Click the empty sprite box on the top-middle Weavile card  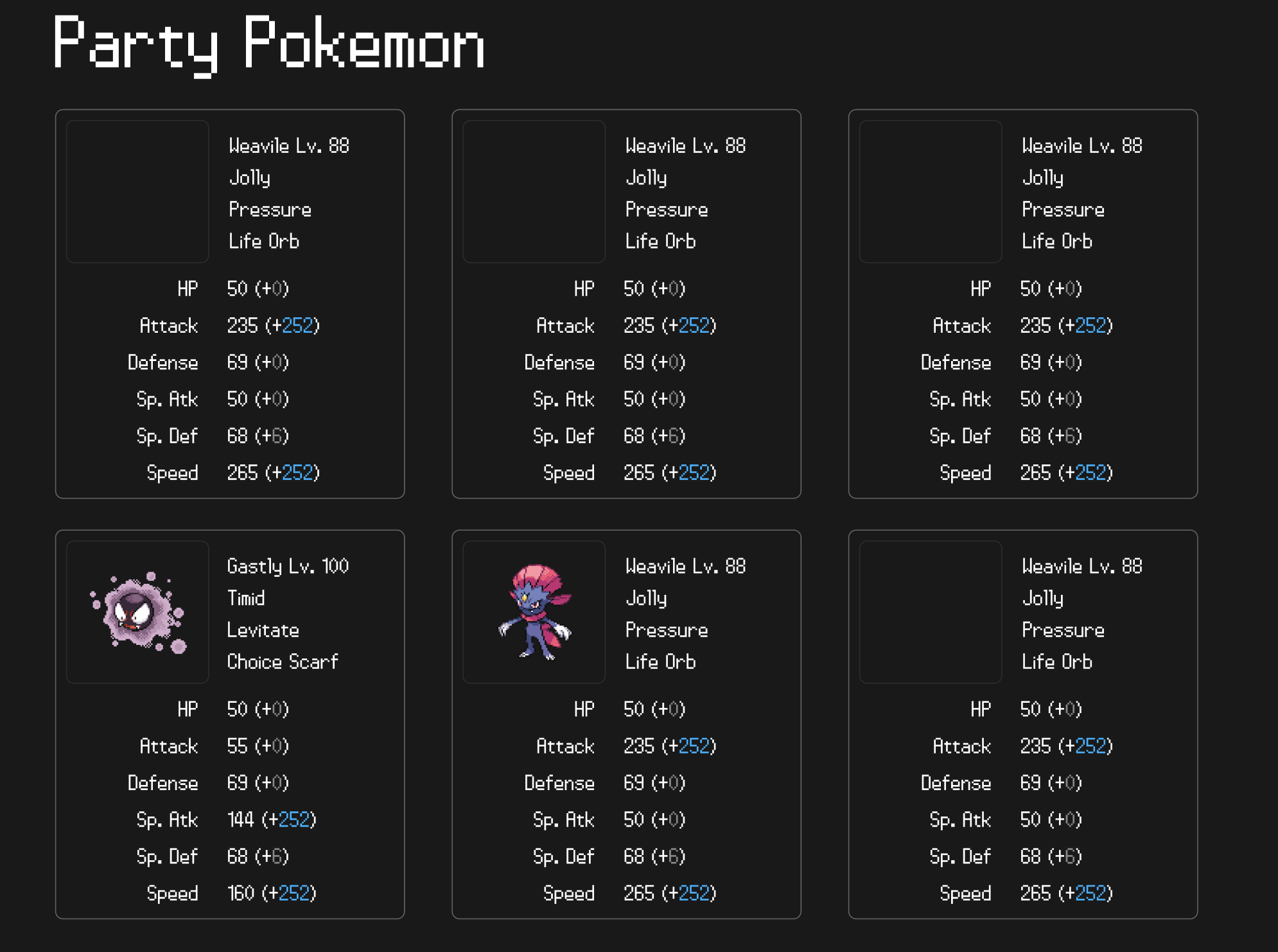pos(534,191)
